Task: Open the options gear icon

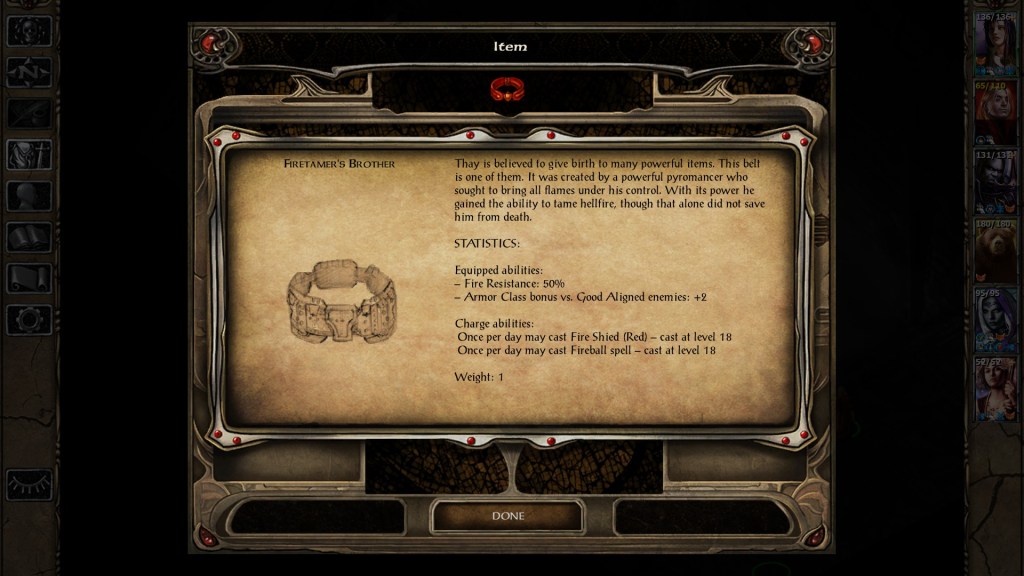Action: coord(28,320)
